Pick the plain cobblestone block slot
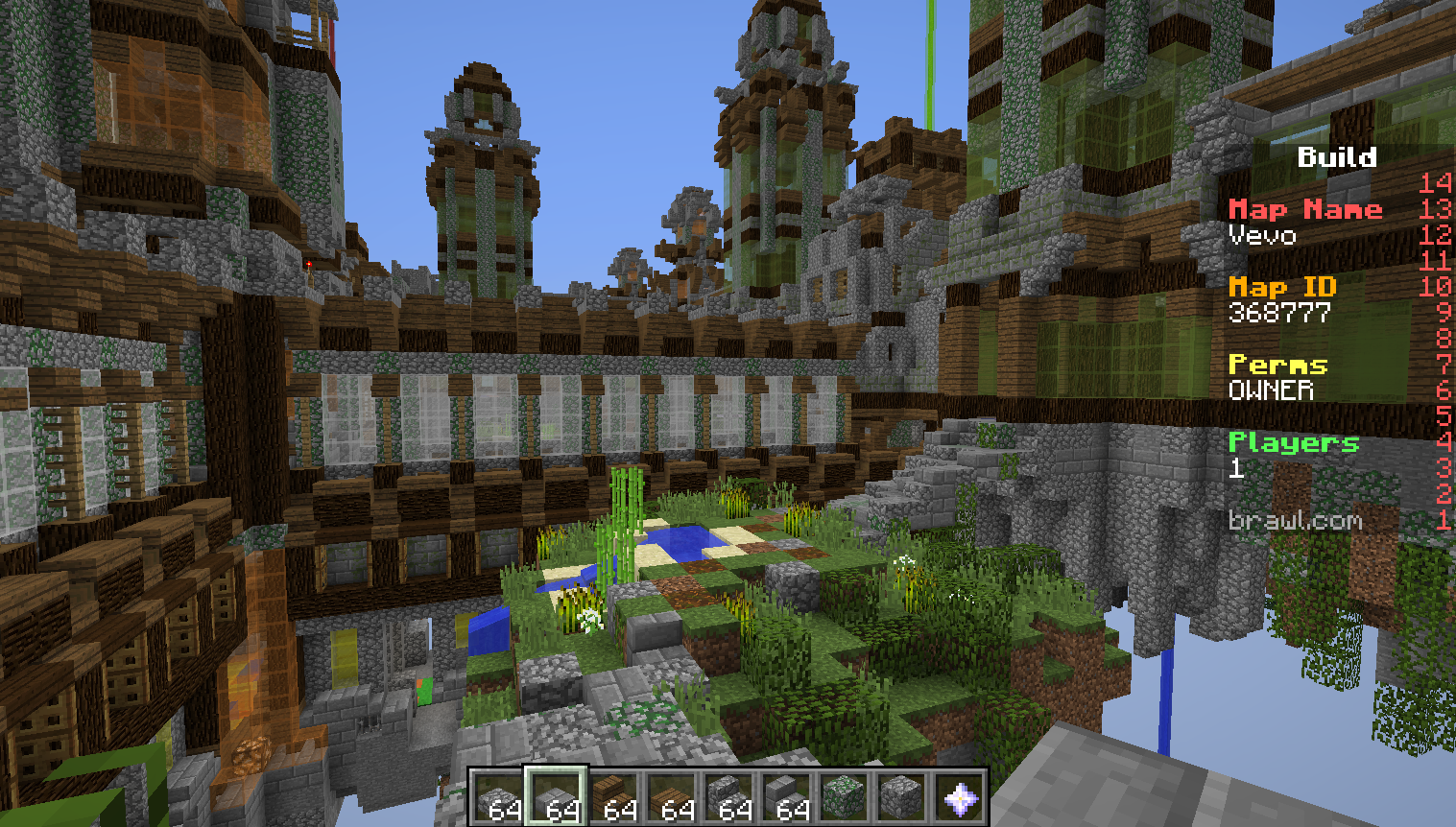Viewport: 1456px width, 827px height. click(901, 797)
